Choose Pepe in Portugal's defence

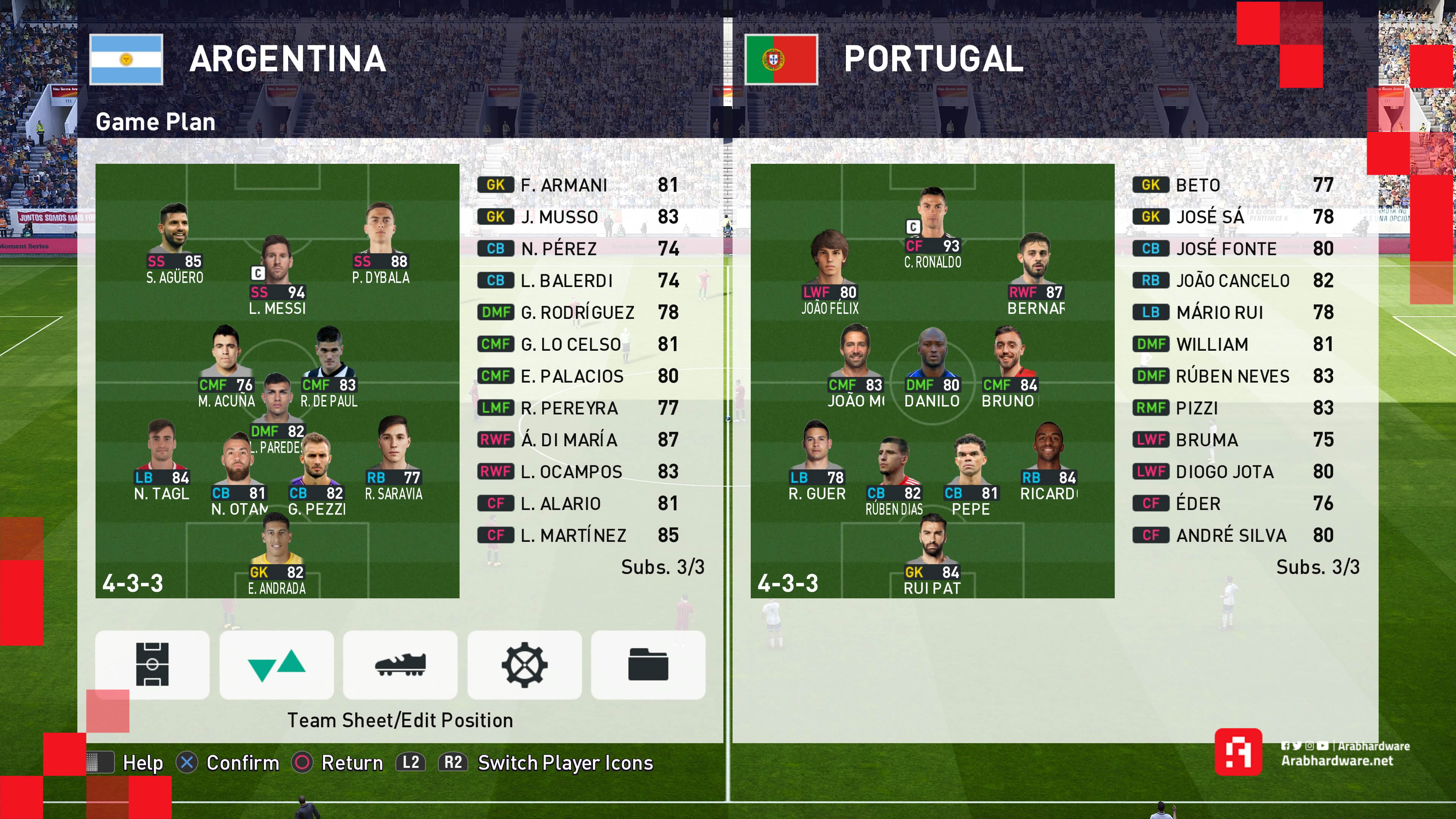[970, 475]
